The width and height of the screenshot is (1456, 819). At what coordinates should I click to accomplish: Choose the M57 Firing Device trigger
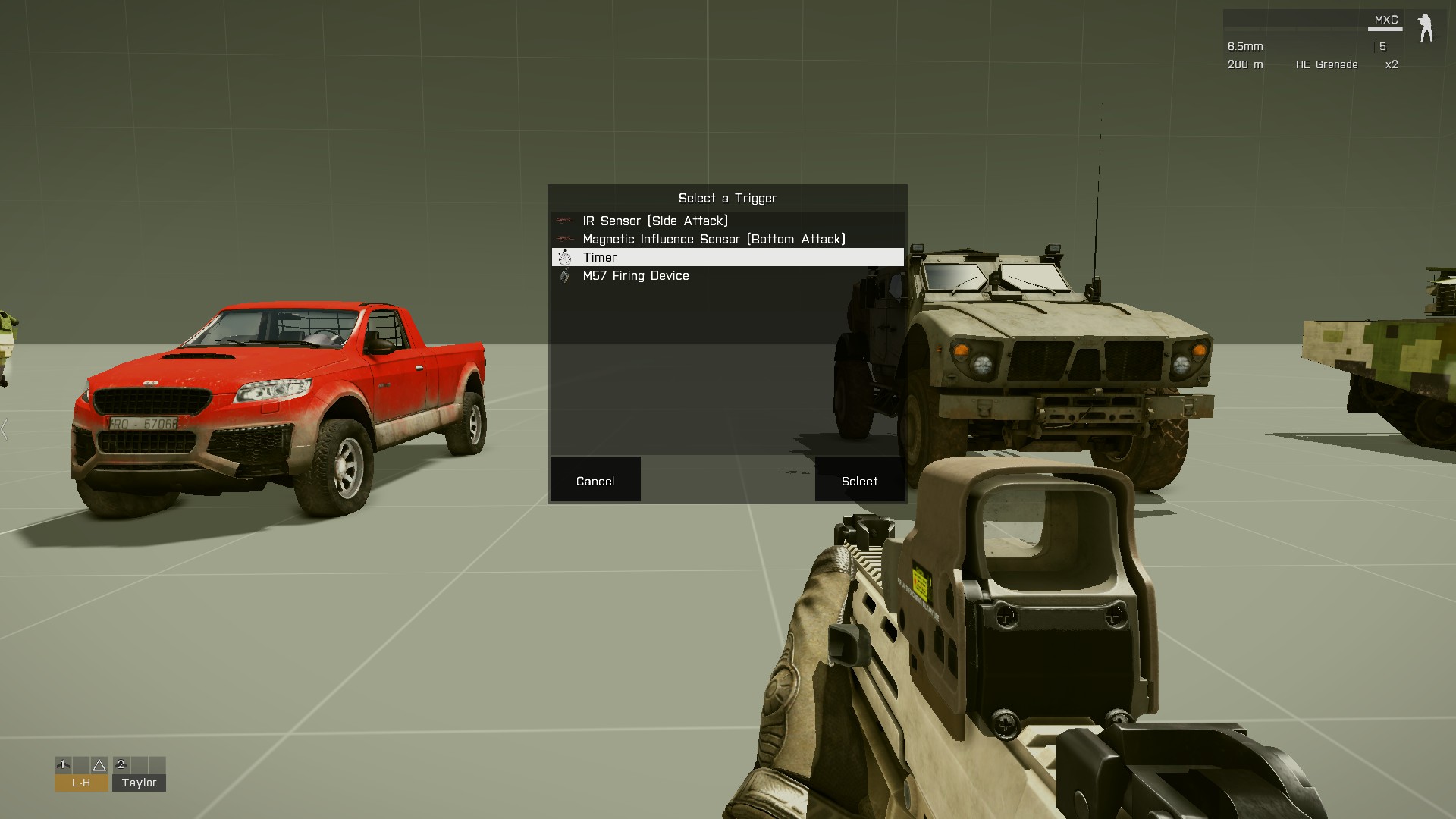635,275
